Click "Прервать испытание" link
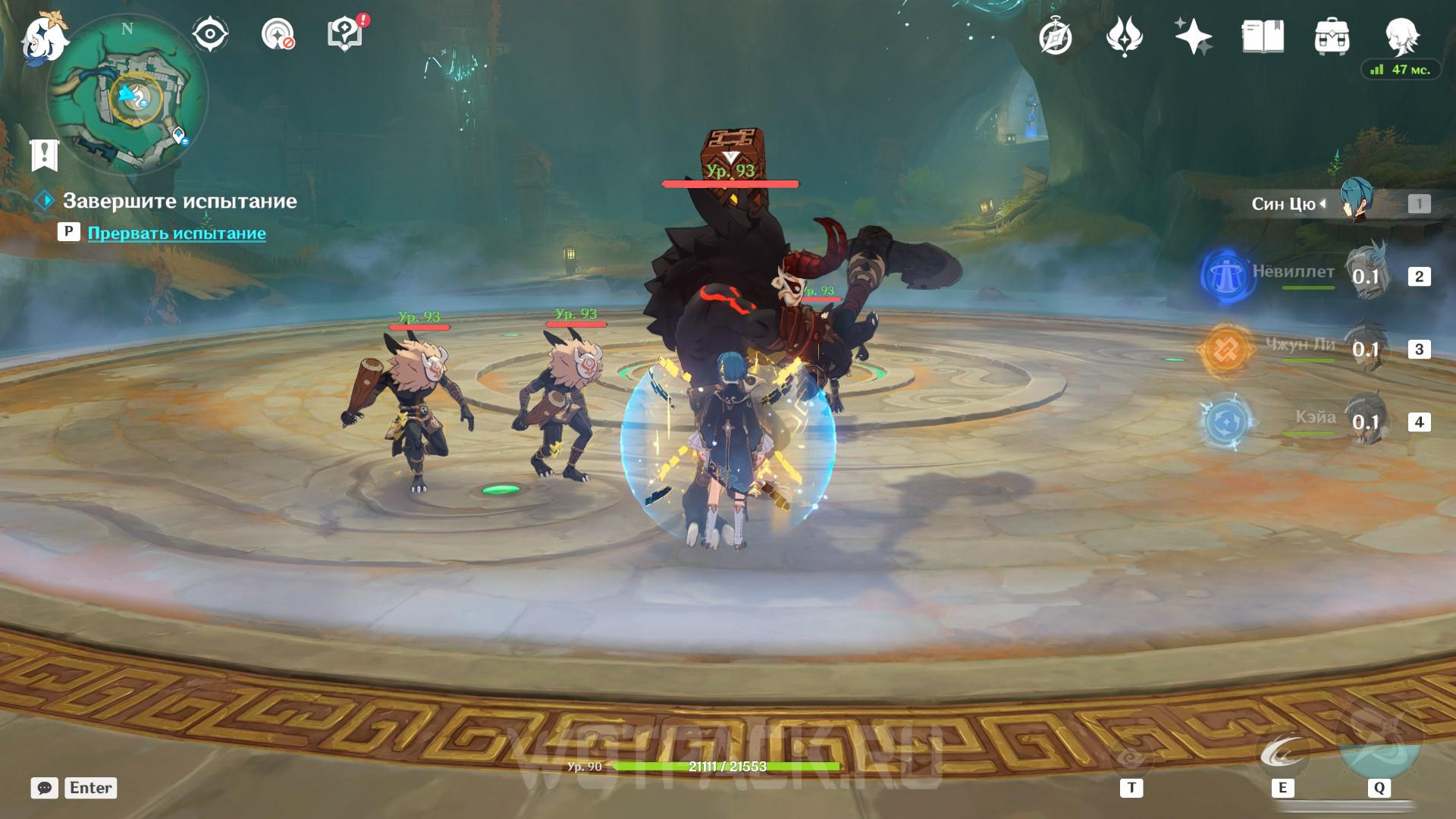Viewport: 1456px width, 819px height. (177, 234)
